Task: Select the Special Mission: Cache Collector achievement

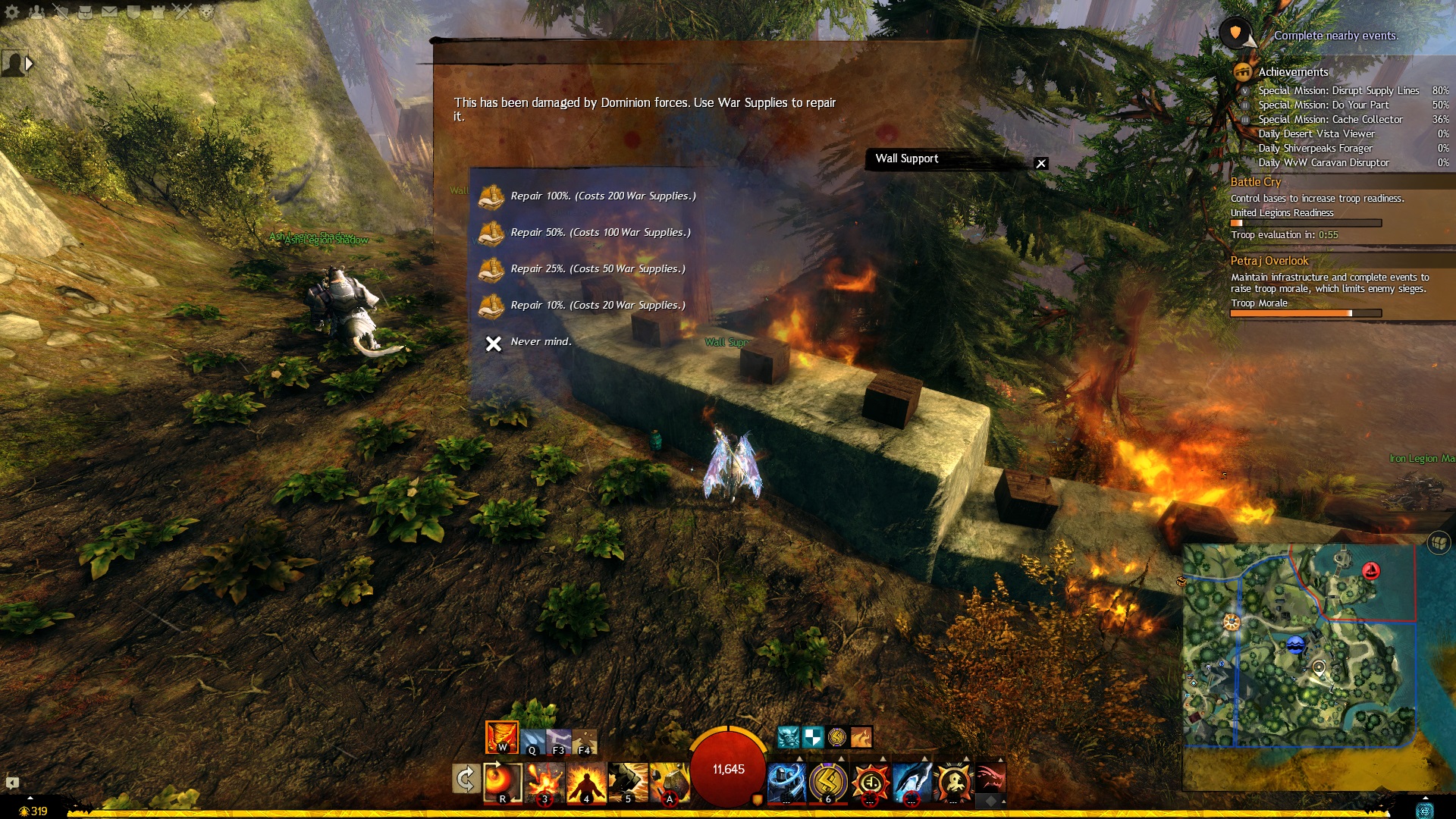Action: [x=1330, y=120]
